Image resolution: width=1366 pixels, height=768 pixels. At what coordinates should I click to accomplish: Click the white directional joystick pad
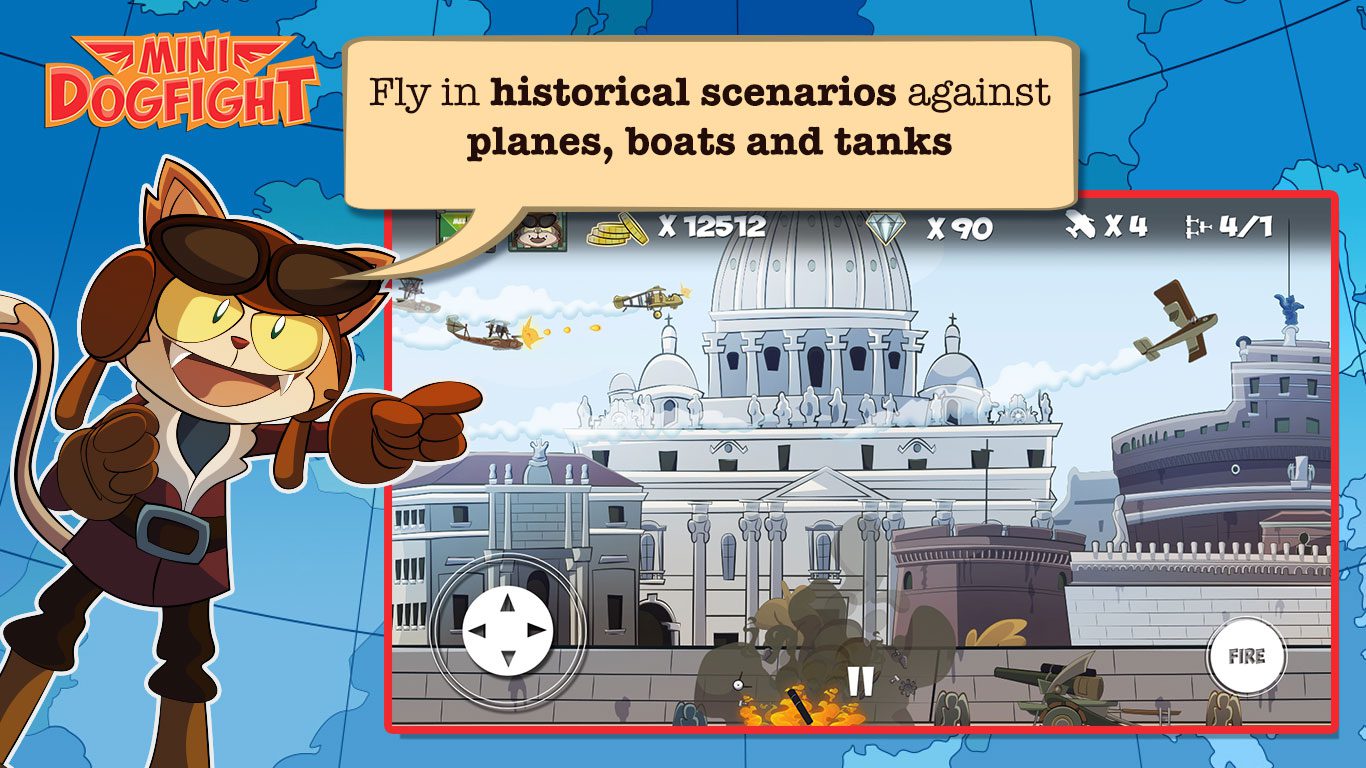[x=508, y=631]
